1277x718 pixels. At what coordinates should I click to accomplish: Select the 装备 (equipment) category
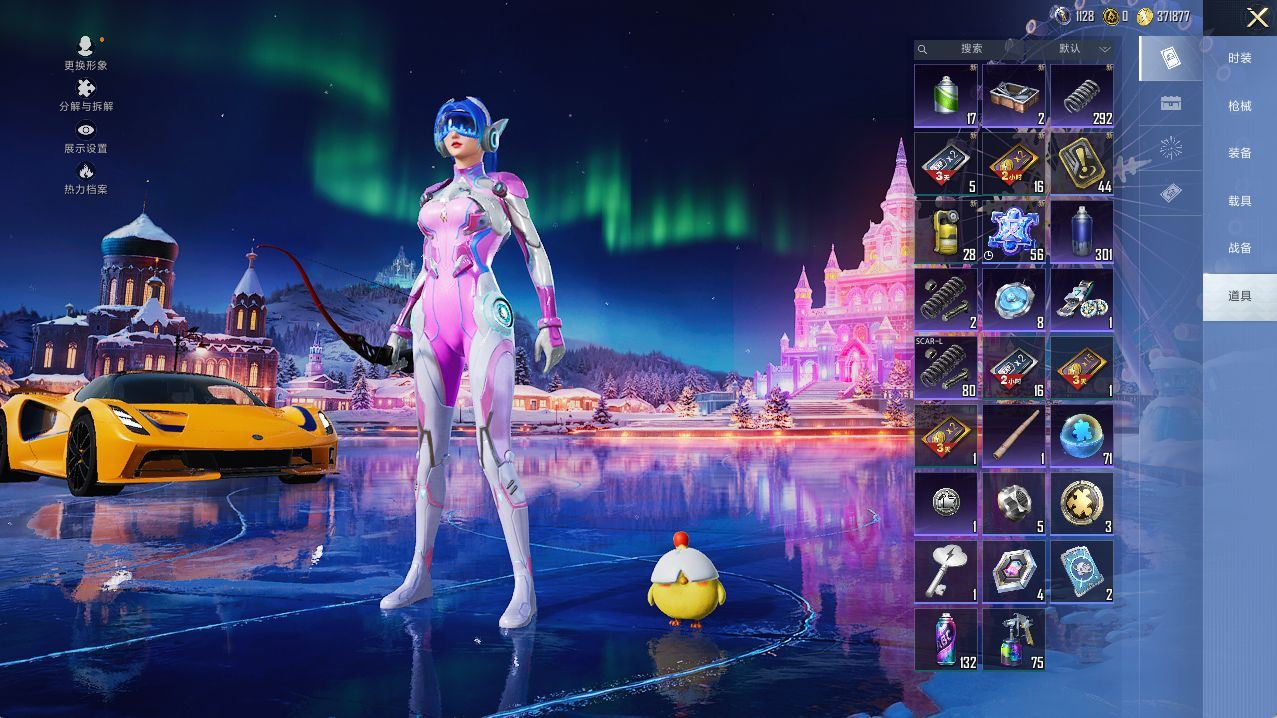[x=1239, y=154]
